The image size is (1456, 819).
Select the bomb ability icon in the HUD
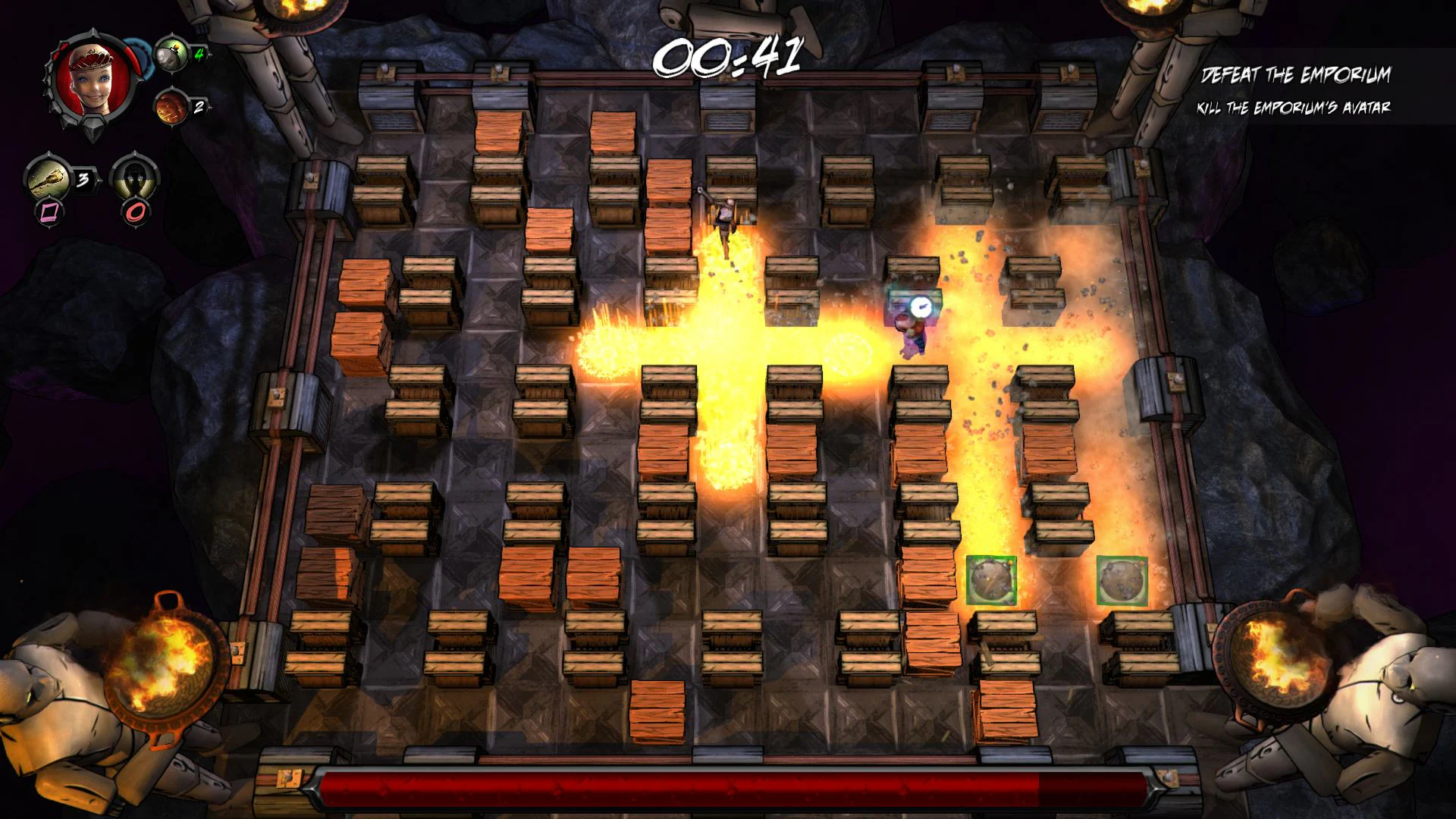pyautogui.click(x=171, y=55)
